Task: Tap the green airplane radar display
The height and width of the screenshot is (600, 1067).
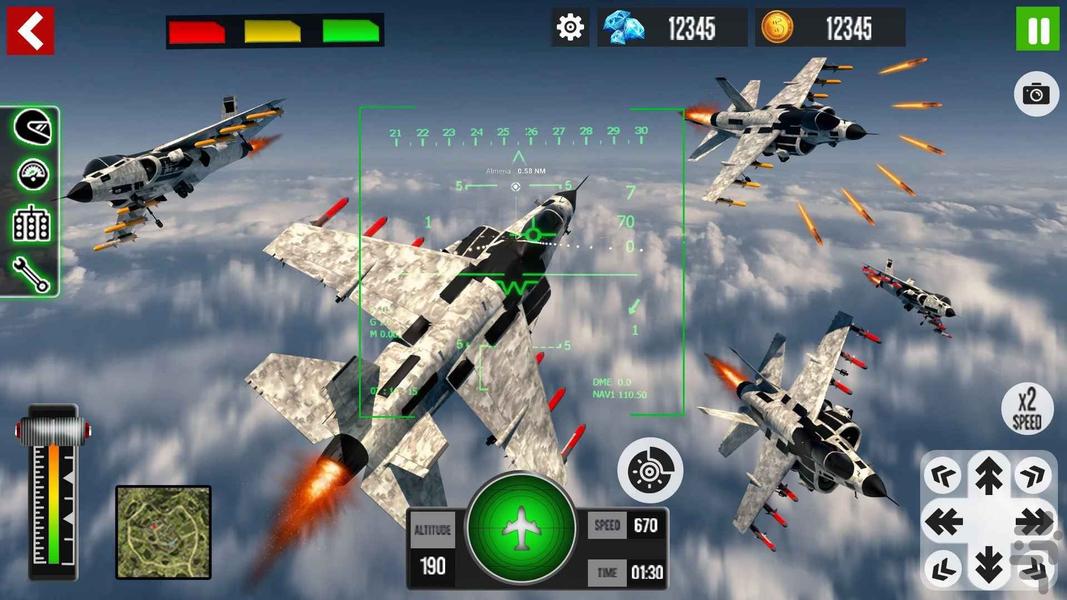Action: click(521, 527)
